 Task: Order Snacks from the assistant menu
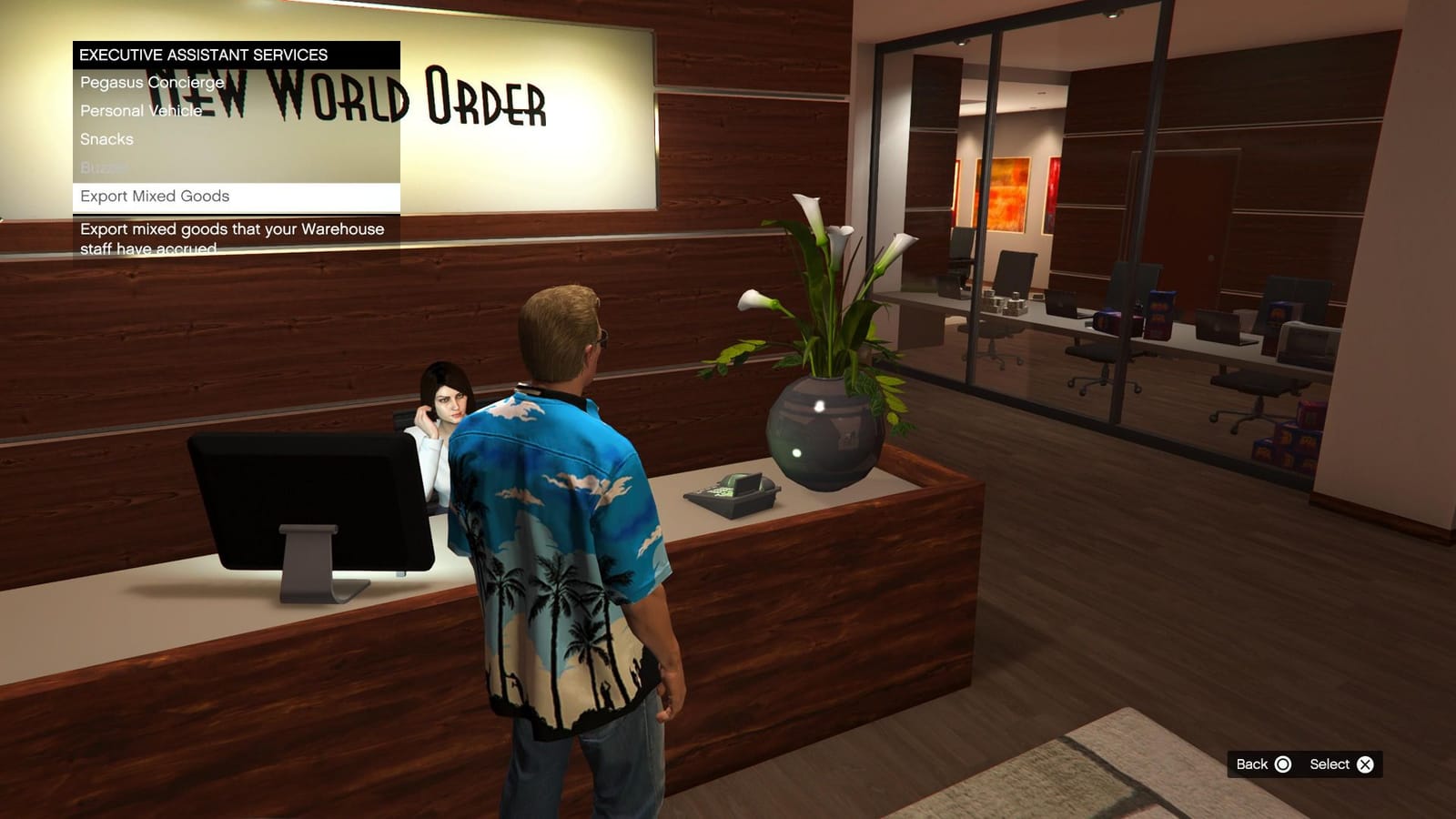(x=106, y=139)
